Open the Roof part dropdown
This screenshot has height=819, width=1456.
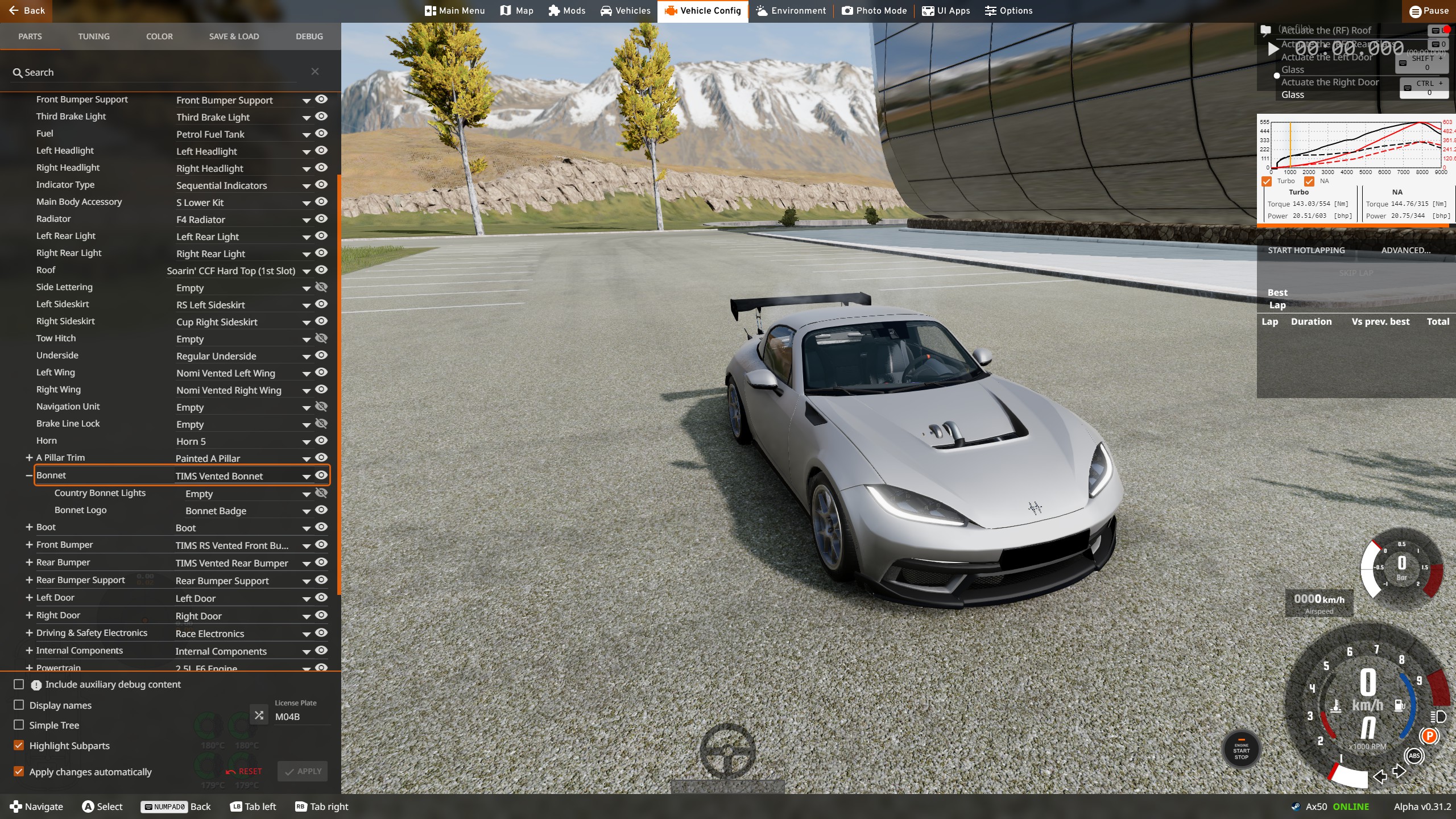click(x=306, y=271)
